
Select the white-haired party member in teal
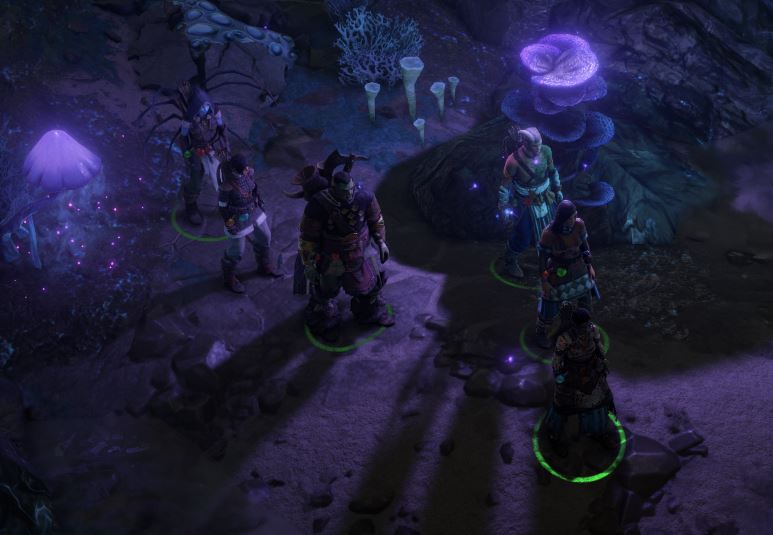pyautogui.click(x=528, y=195)
